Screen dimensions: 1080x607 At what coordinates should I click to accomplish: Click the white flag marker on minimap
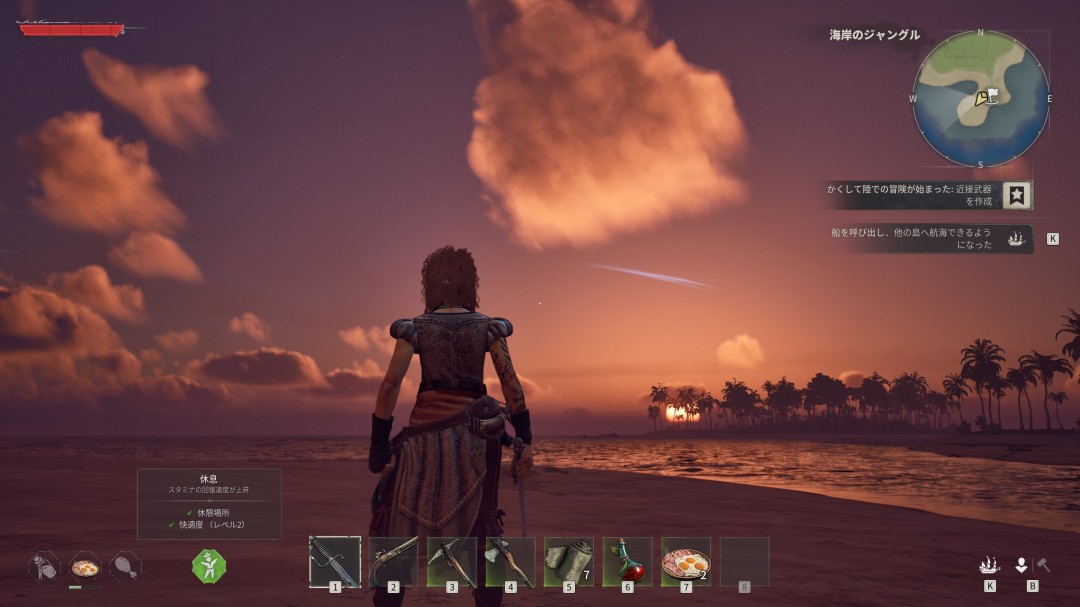pos(993,94)
